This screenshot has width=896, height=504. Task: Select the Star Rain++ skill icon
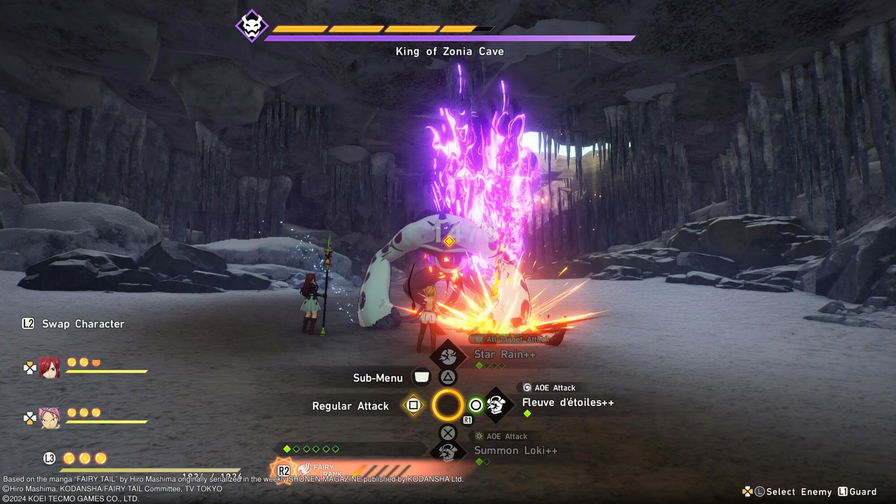(x=447, y=355)
